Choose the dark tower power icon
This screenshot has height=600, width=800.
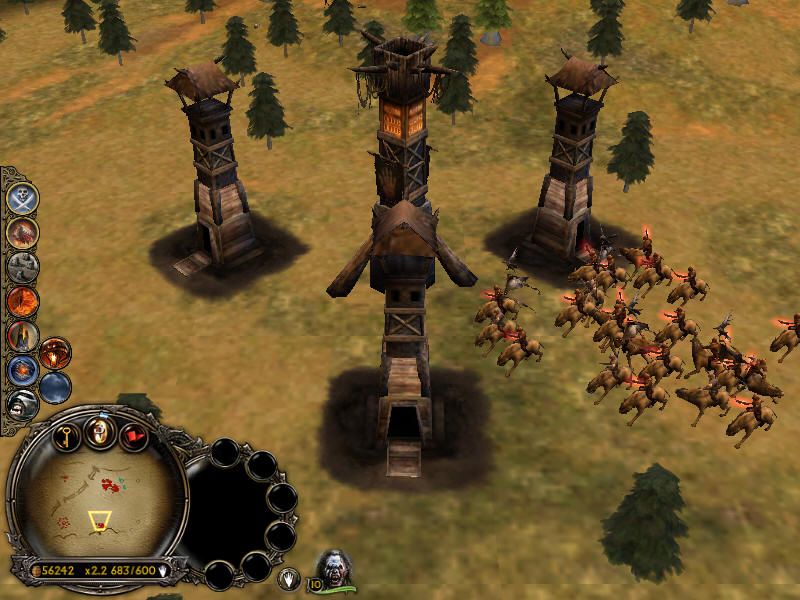[22, 336]
